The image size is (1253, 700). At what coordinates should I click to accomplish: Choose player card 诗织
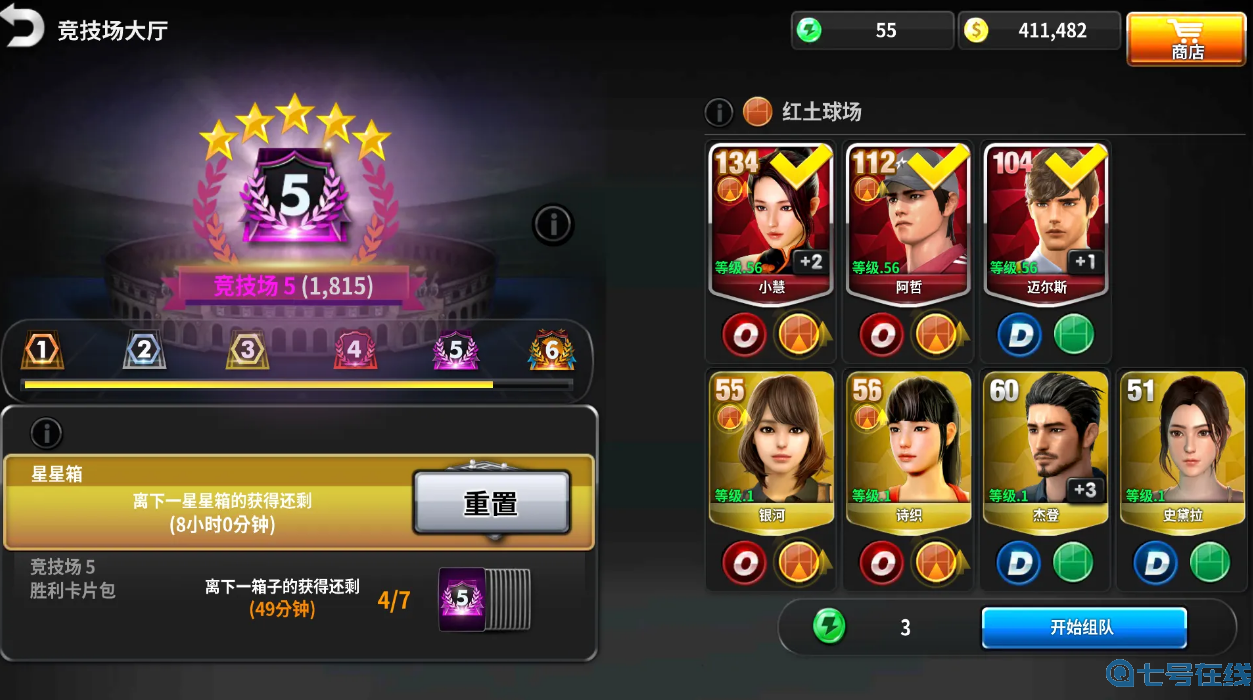tap(908, 447)
